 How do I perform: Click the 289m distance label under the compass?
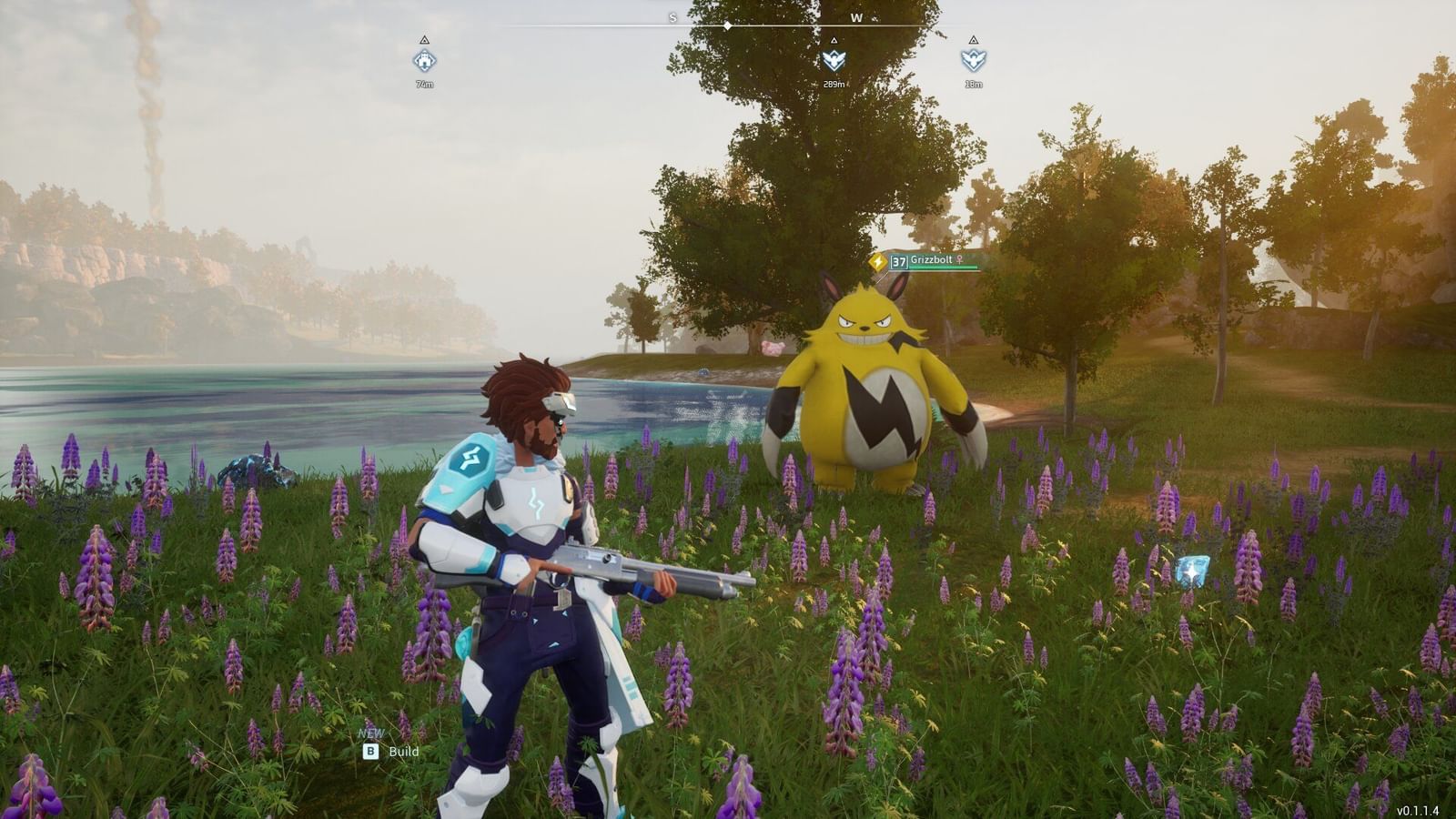tap(834, 83)
